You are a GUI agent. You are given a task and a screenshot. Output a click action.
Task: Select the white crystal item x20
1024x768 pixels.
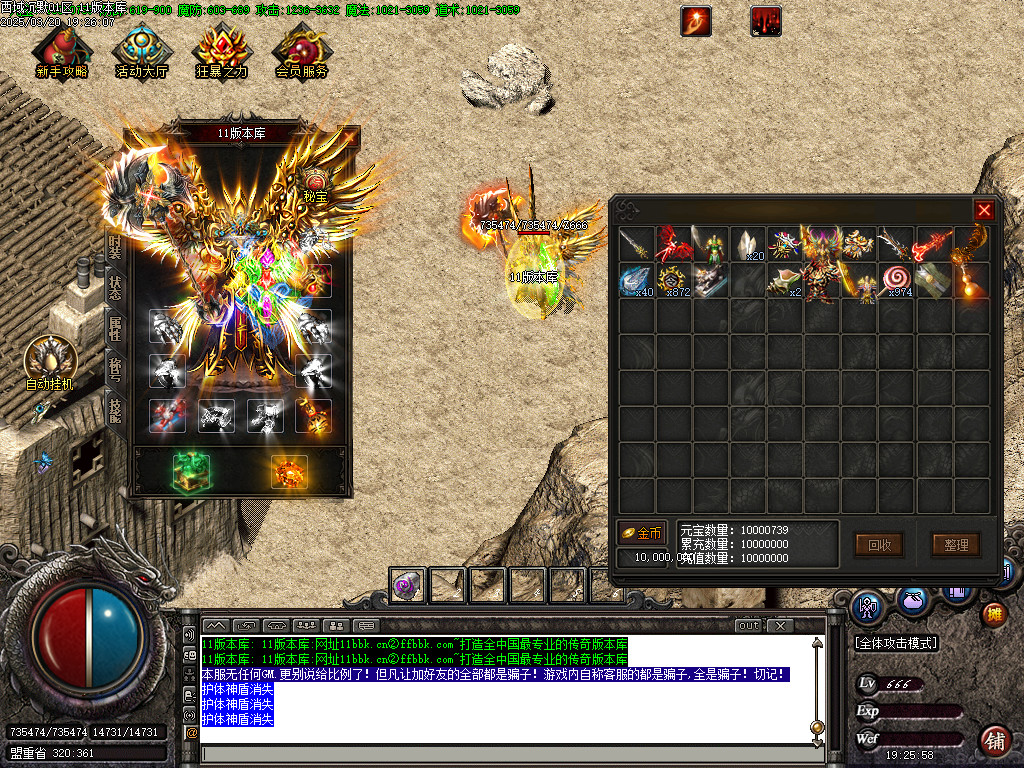tap(747, 244)
